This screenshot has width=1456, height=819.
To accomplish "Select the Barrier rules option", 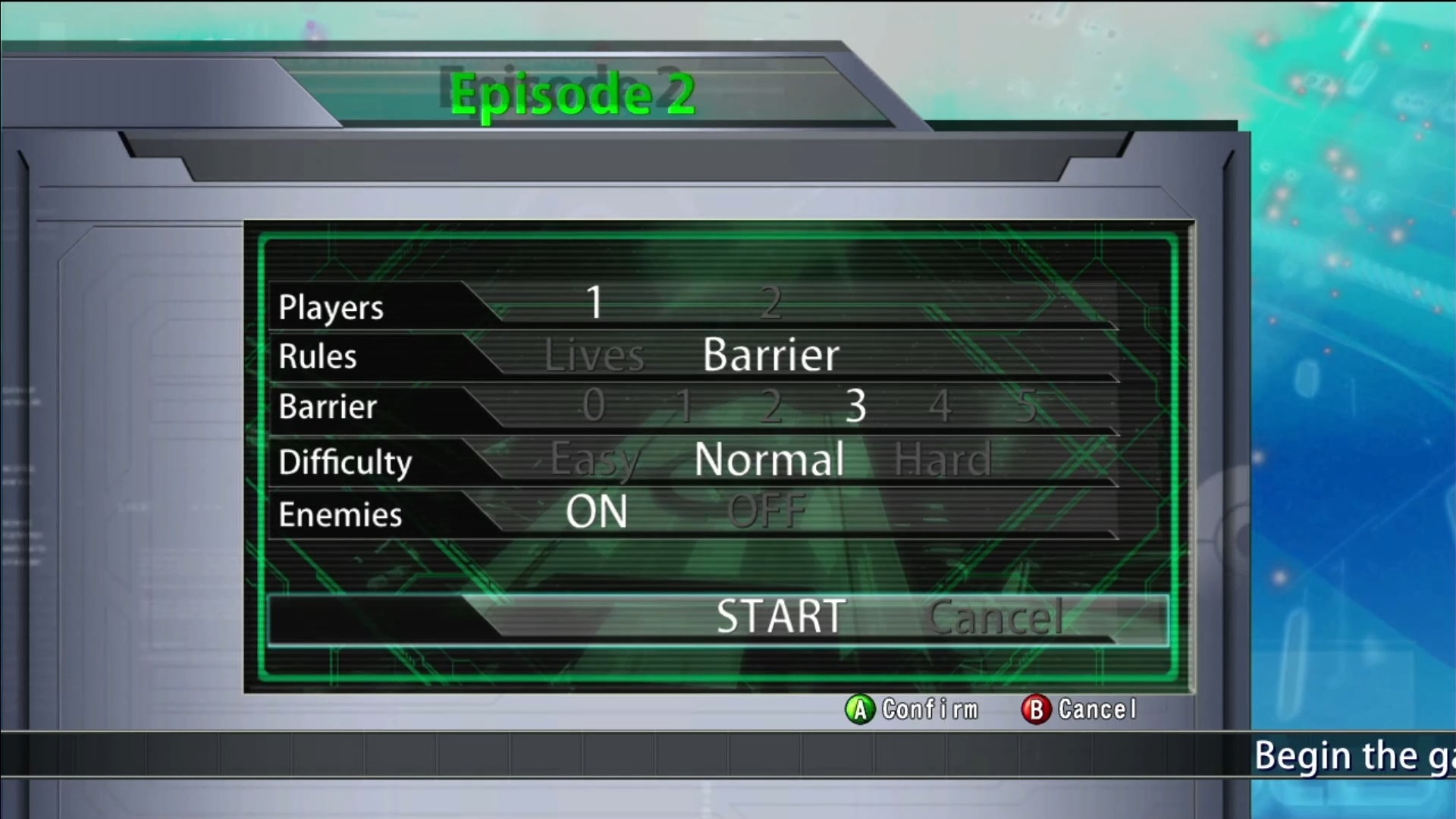I will pyautogui.click(x=770, y=355).
